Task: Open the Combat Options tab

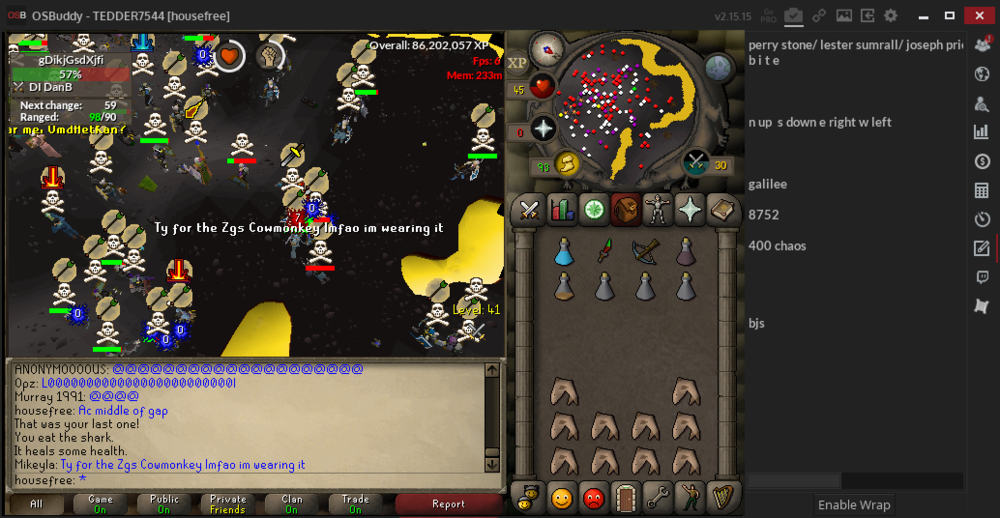Action: click(528, 210)
